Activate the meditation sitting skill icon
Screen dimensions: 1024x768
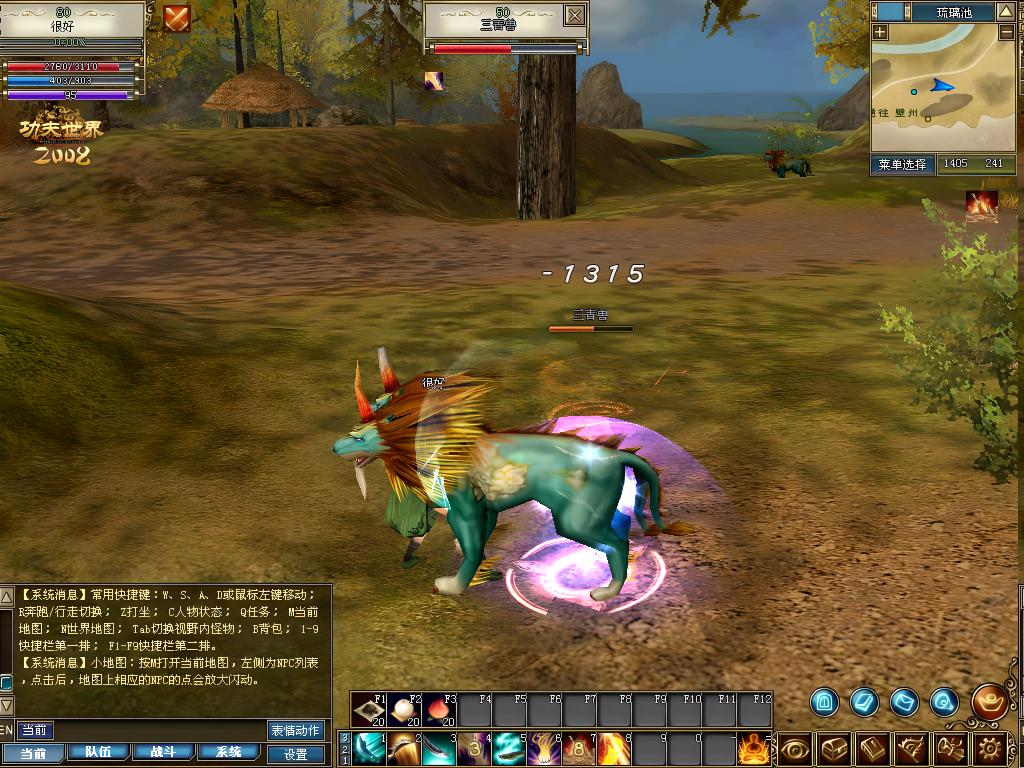[754, 748]
